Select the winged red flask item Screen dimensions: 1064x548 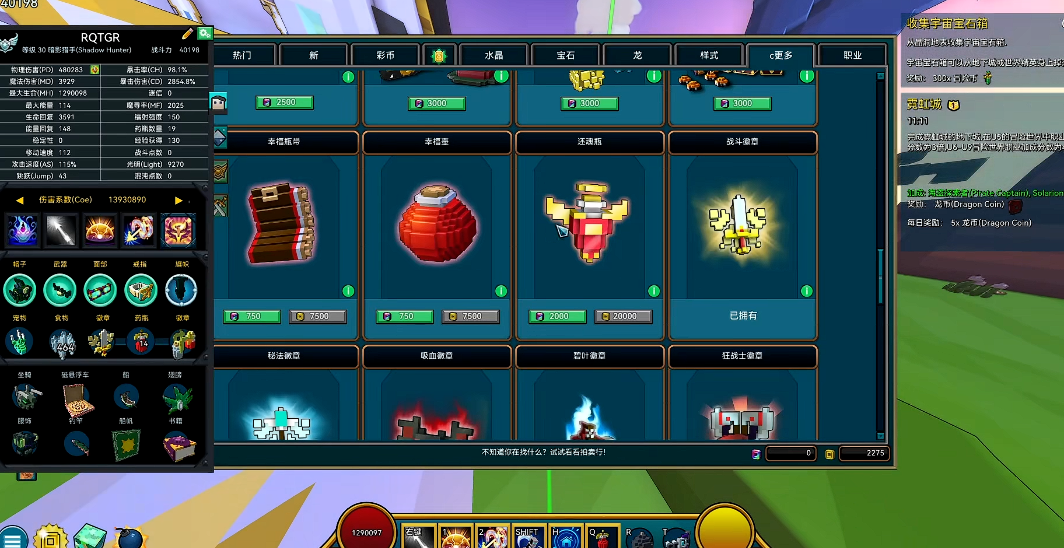tap(589, 224)
